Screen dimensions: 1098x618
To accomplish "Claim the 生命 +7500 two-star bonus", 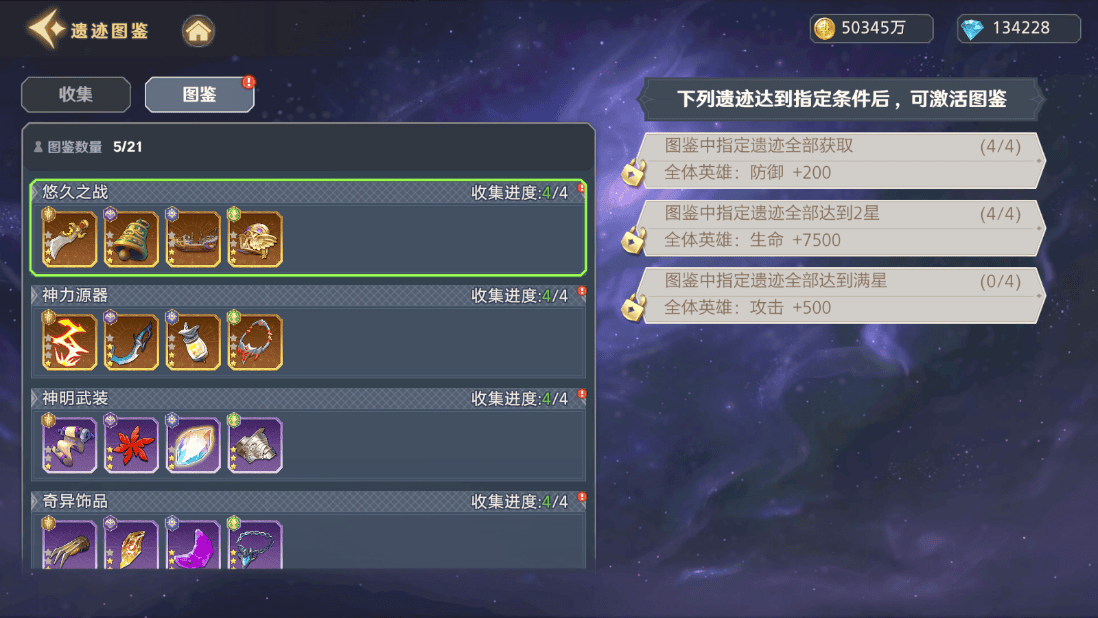I will click(x=842, y=227).
